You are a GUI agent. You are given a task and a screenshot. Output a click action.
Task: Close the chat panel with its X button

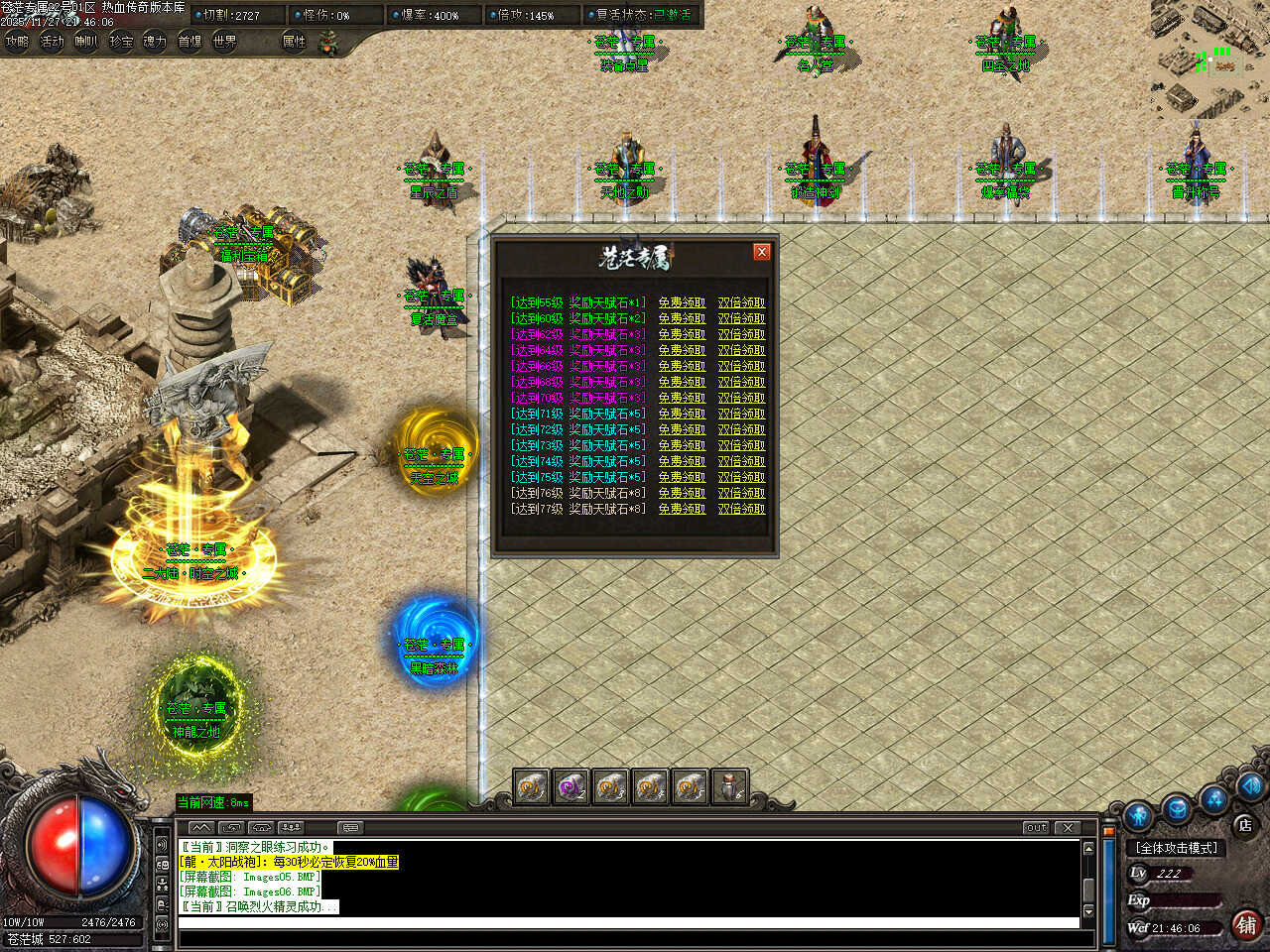pyautogui.click(x=1068, y=827)
